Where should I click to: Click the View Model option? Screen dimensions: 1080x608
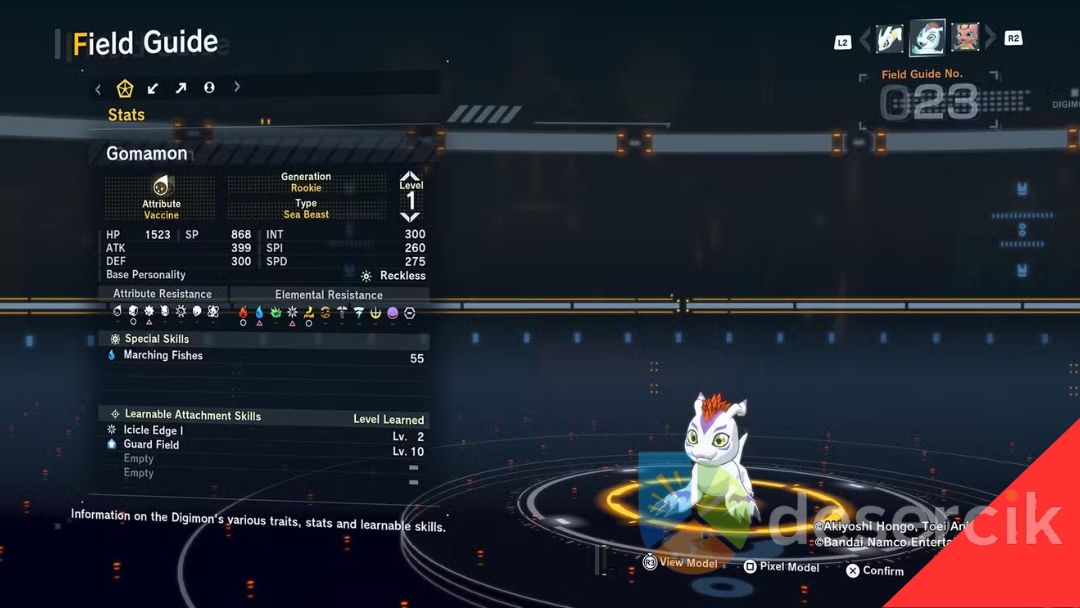tap(680, 563)
